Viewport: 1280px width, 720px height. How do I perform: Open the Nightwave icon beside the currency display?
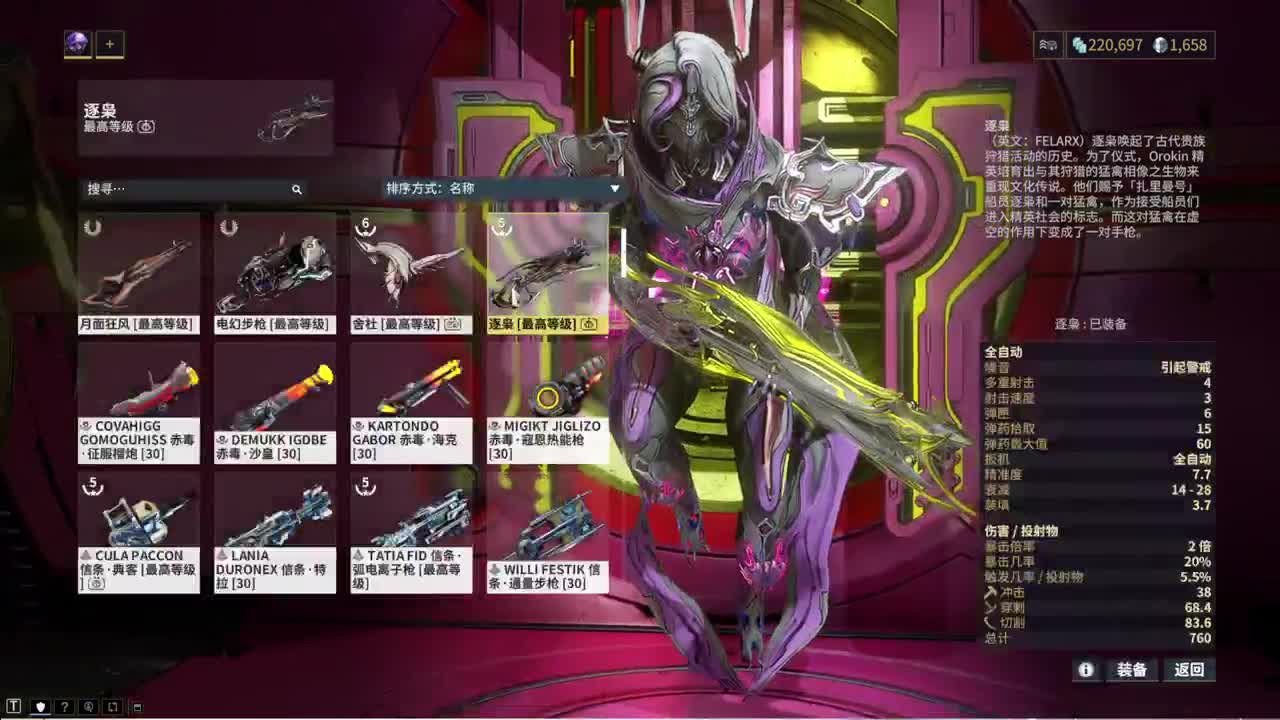[x=1048, y=45]
